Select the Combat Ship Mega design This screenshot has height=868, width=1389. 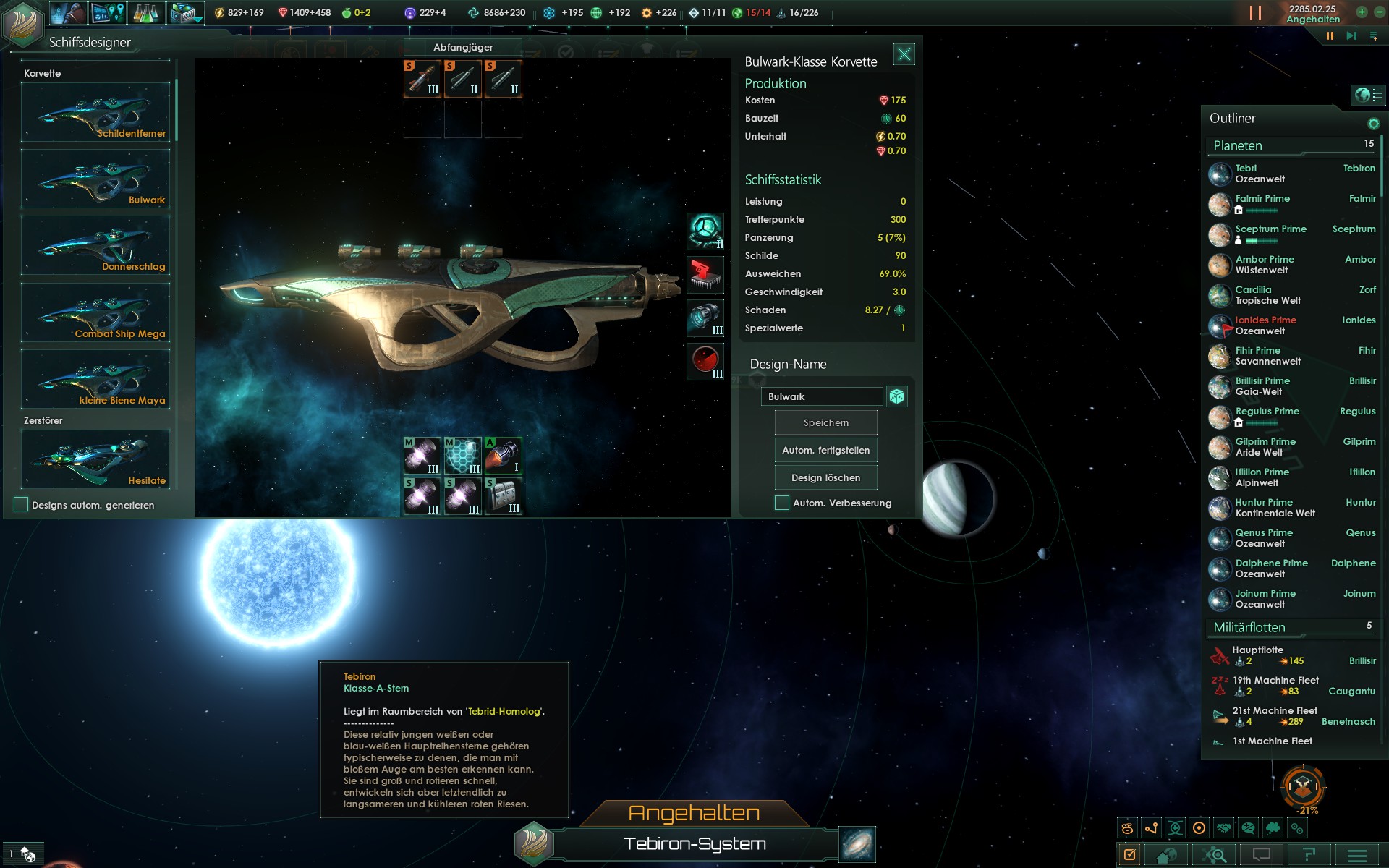pos(95,312)
